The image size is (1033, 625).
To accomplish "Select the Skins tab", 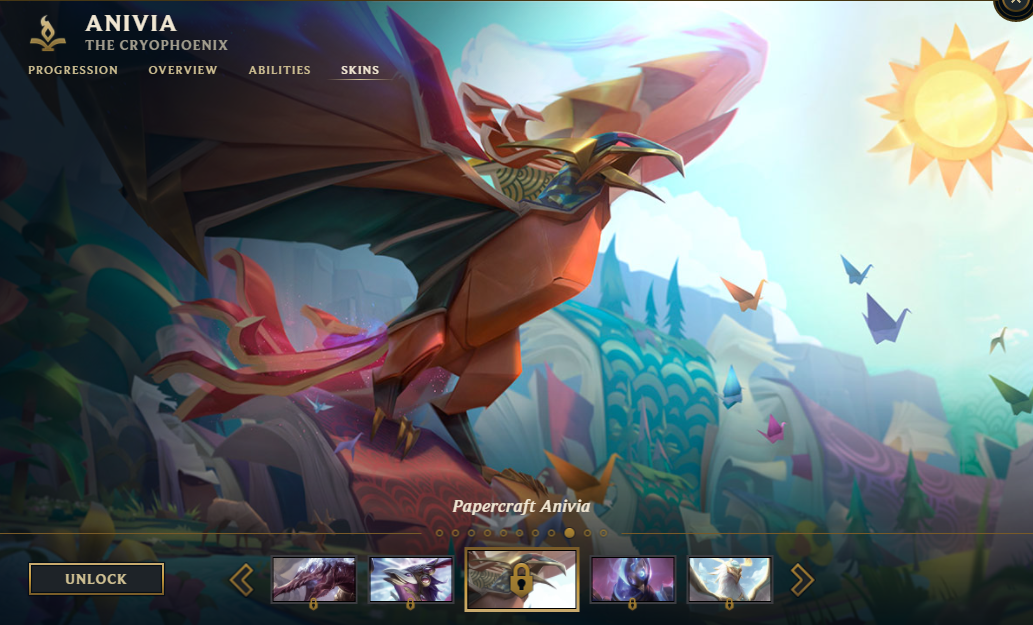I will pyautogui.click(x=360, y=70).
